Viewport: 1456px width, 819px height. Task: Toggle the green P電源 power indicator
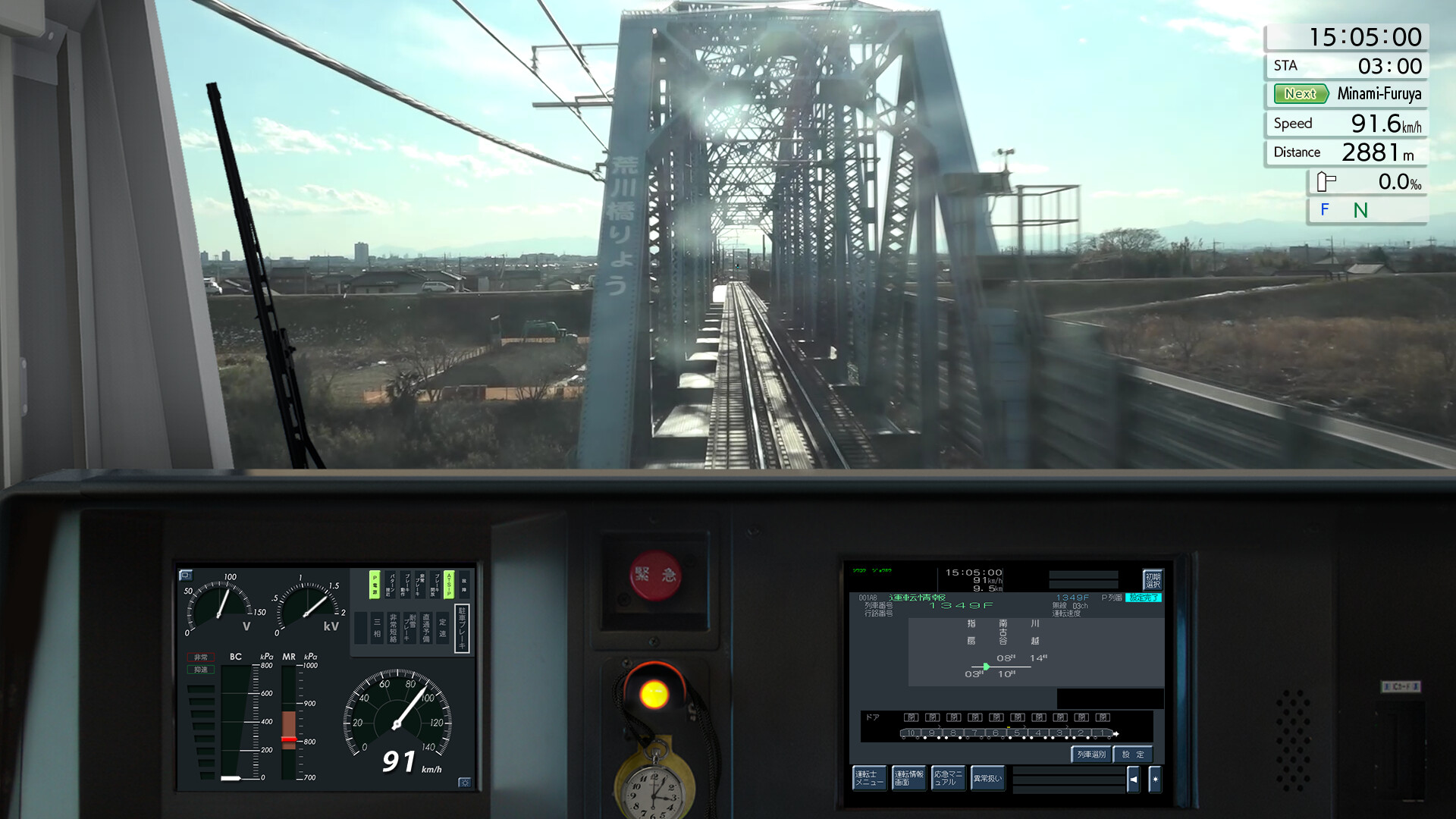(x=375, y=585)
